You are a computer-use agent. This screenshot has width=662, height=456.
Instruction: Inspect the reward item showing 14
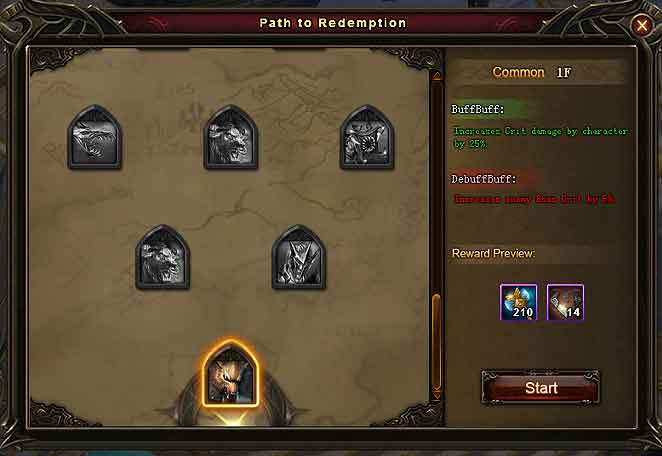click(x=566, y=302)
